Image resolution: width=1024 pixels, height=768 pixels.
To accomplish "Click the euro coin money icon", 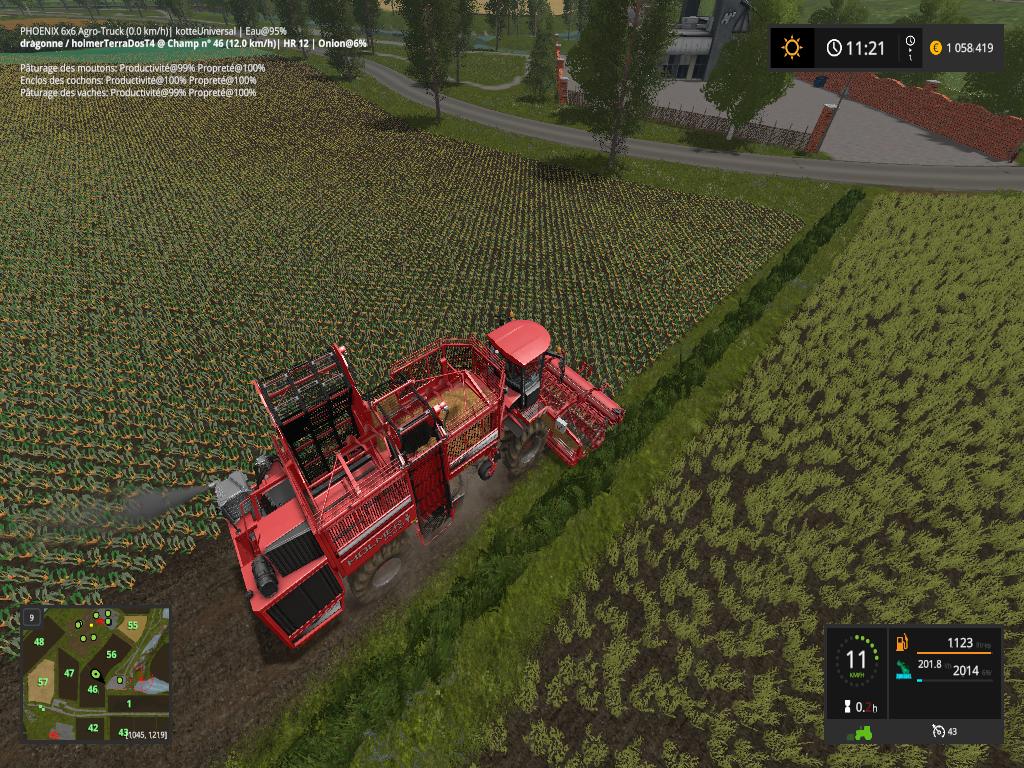I will click(936, 47).
